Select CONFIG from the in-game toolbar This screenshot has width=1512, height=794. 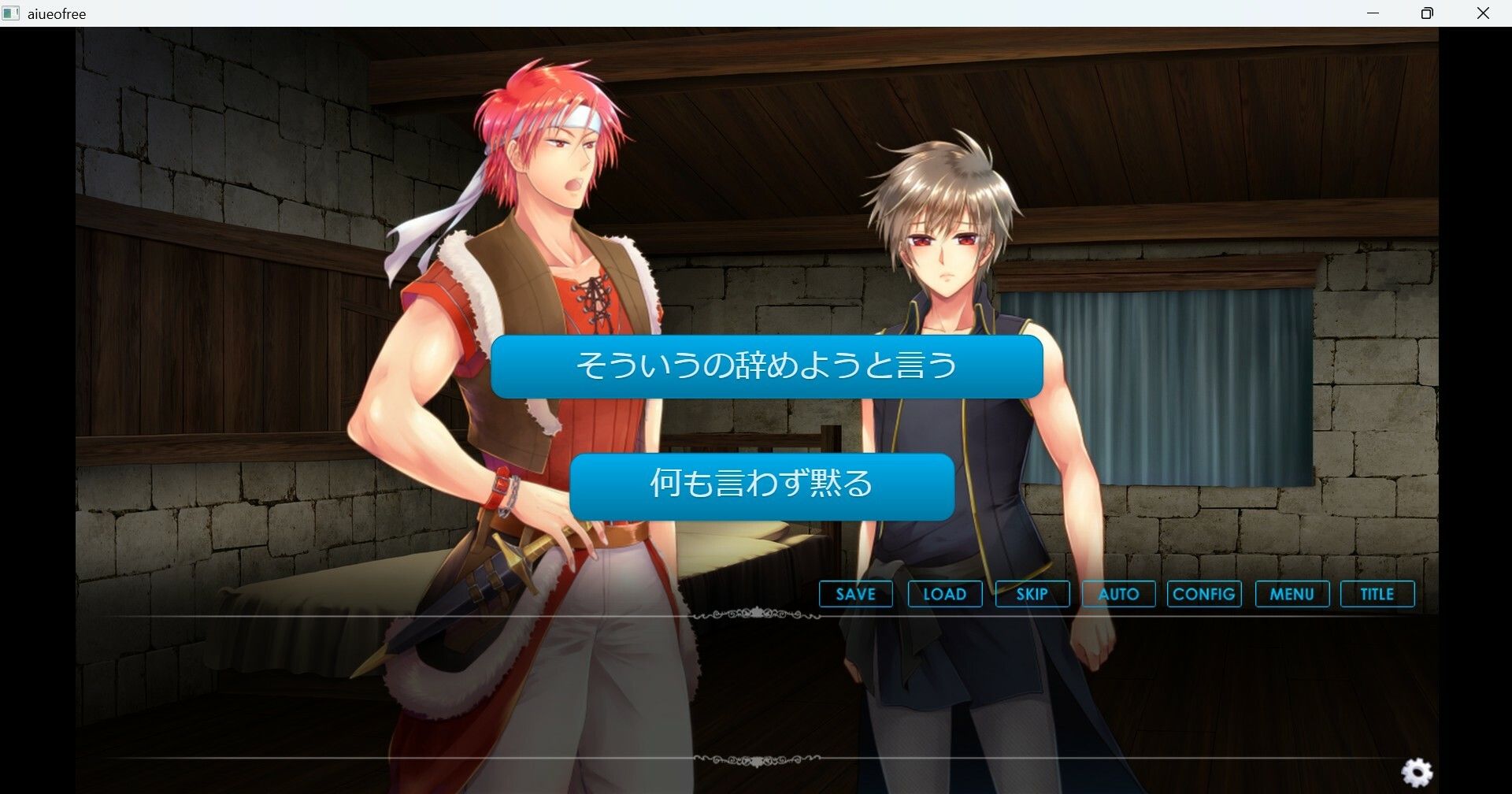(1204, 594)
